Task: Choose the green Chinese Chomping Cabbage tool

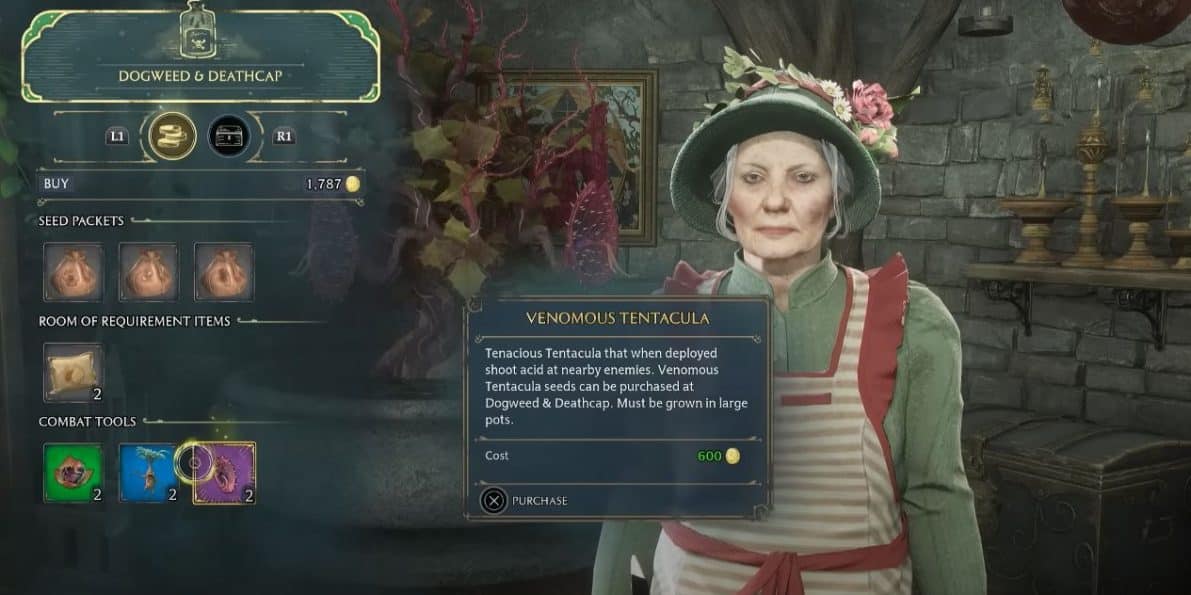Action: tap(73, 472)
